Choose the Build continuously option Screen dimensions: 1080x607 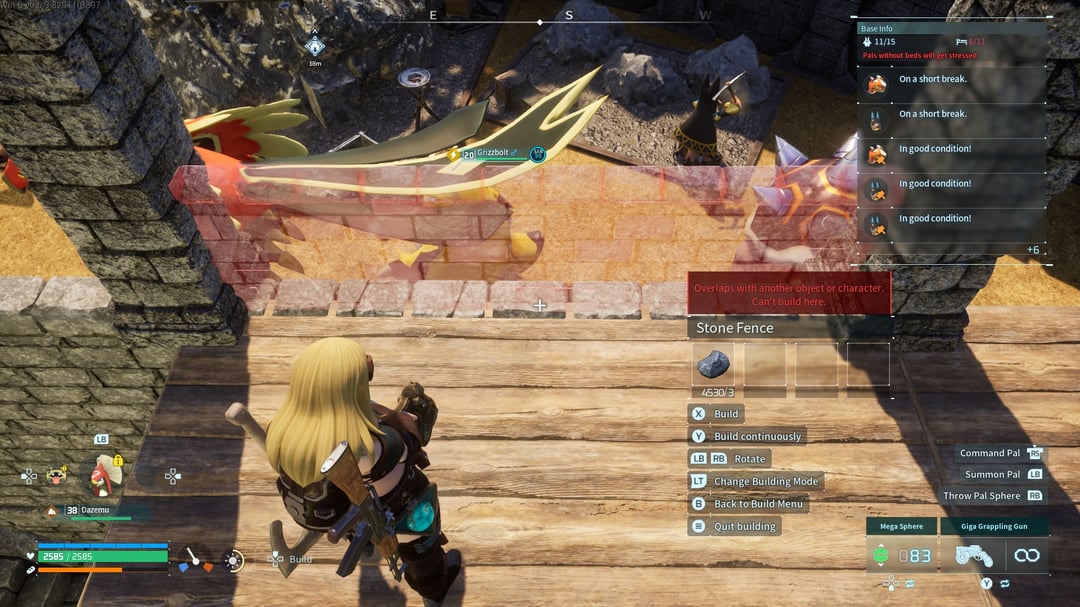coord(756,436)
